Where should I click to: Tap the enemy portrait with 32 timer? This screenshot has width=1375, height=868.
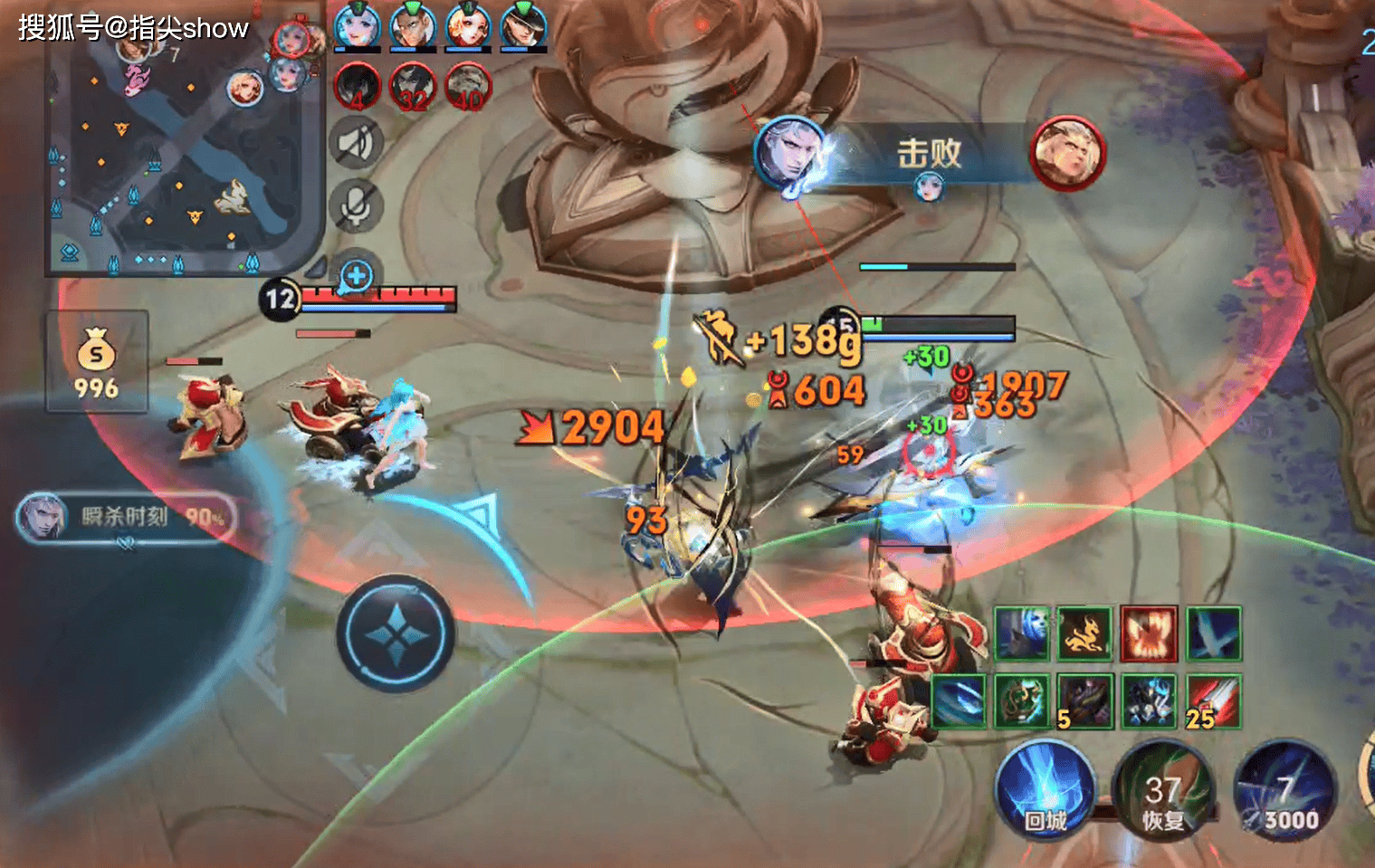coord(413,88)
